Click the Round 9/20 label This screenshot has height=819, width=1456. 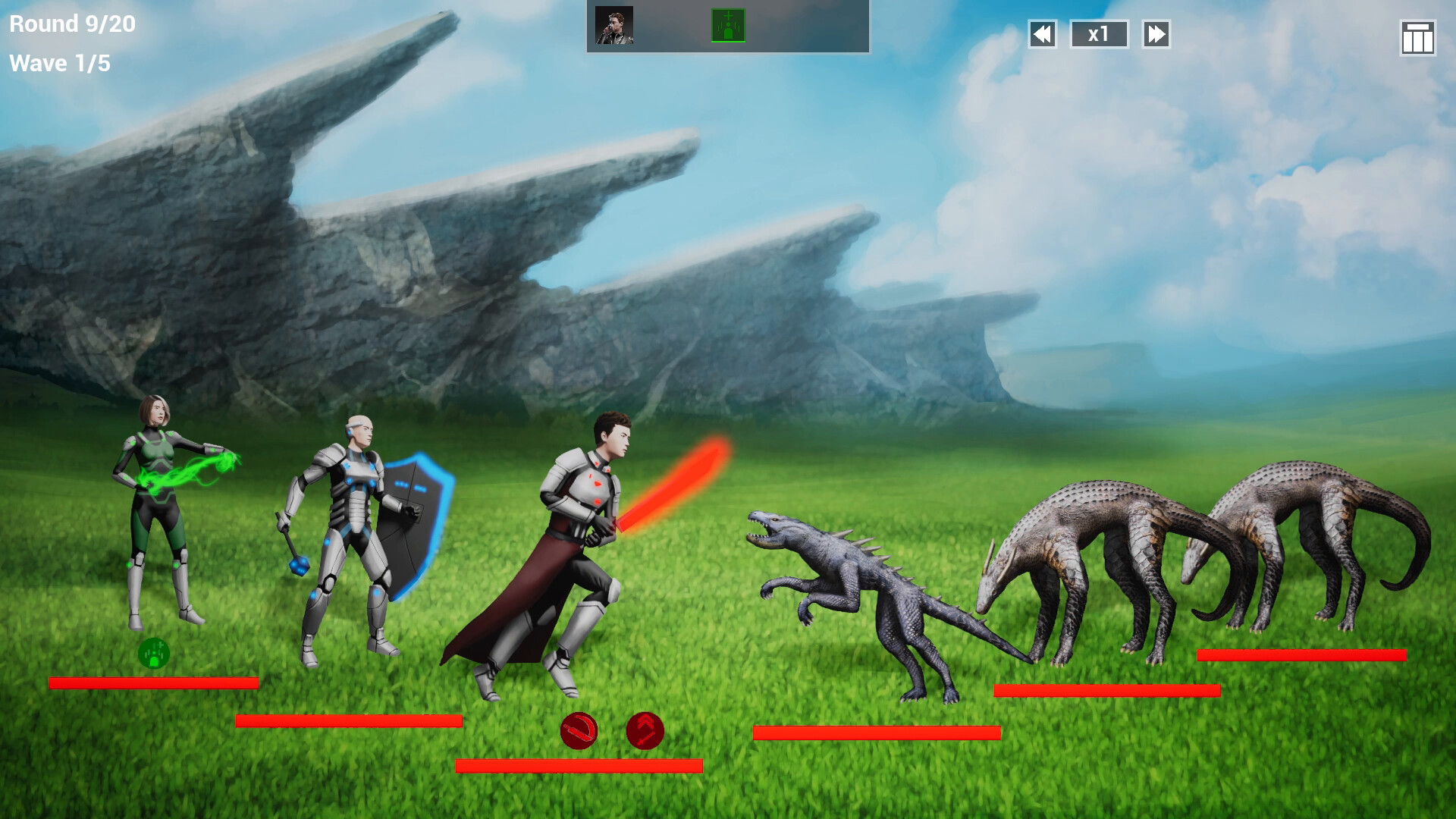(72, 24)
